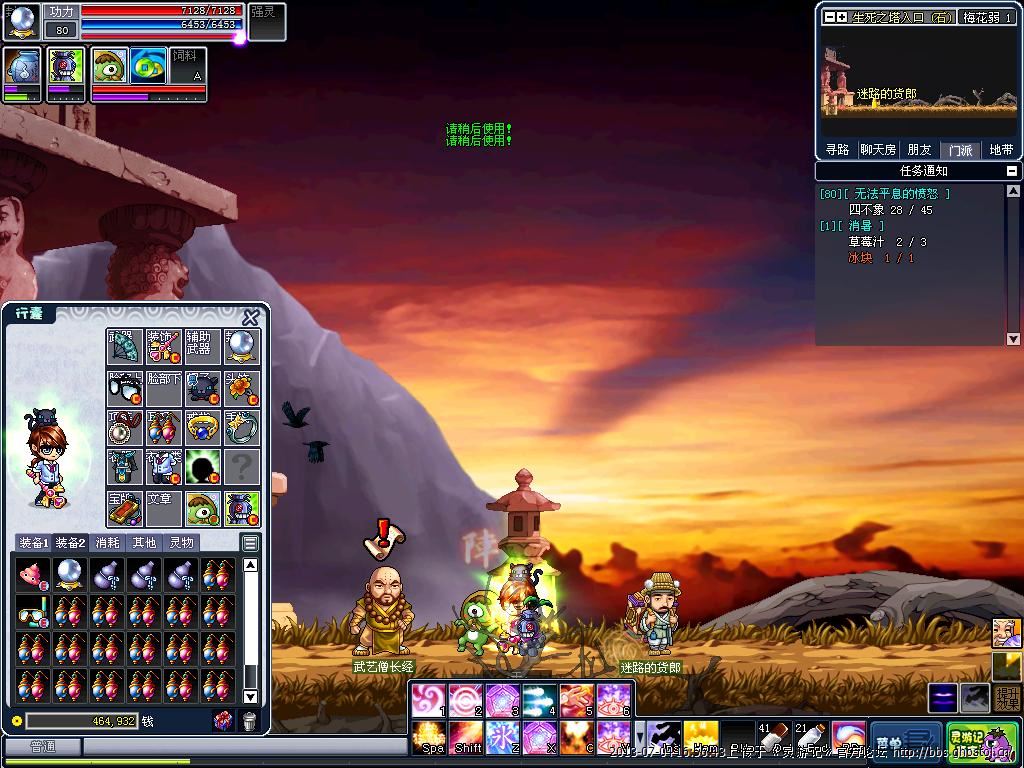Click the 普通 chat channel button
This screenshot has height=768, width=1024.
[42, 746]
